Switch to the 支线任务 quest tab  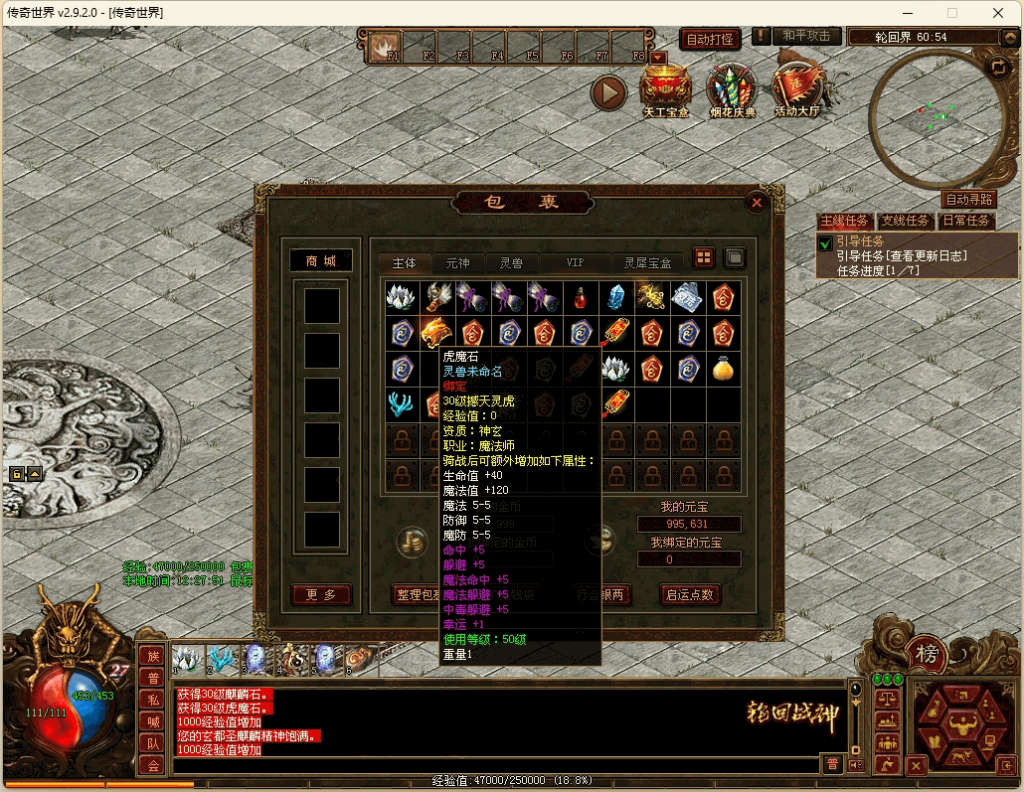(905, 221)
